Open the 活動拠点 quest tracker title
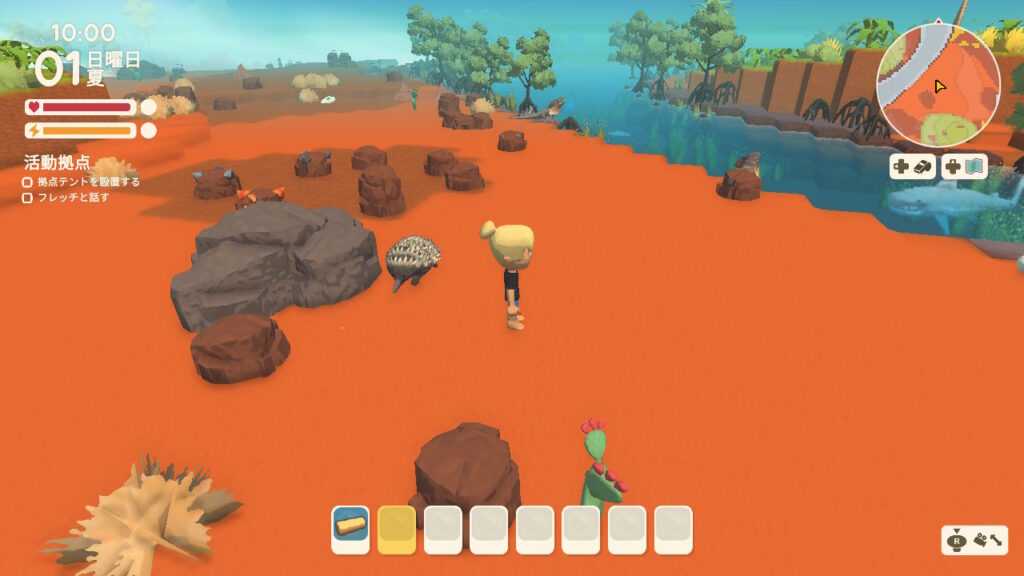This screenshot has height=576, width=1024. click(x=57, y=162)
